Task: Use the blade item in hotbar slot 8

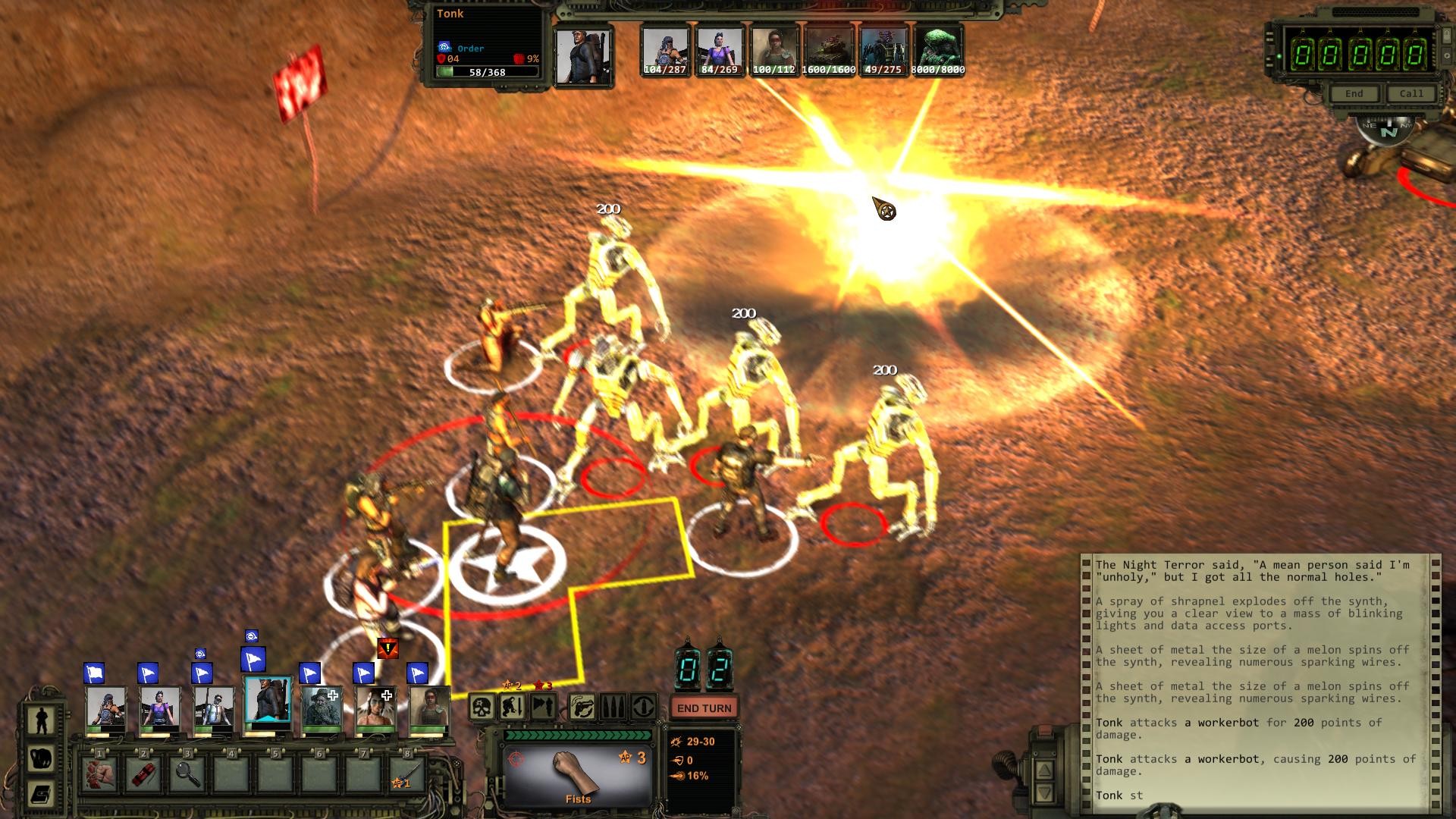Action: pos(407,774)
